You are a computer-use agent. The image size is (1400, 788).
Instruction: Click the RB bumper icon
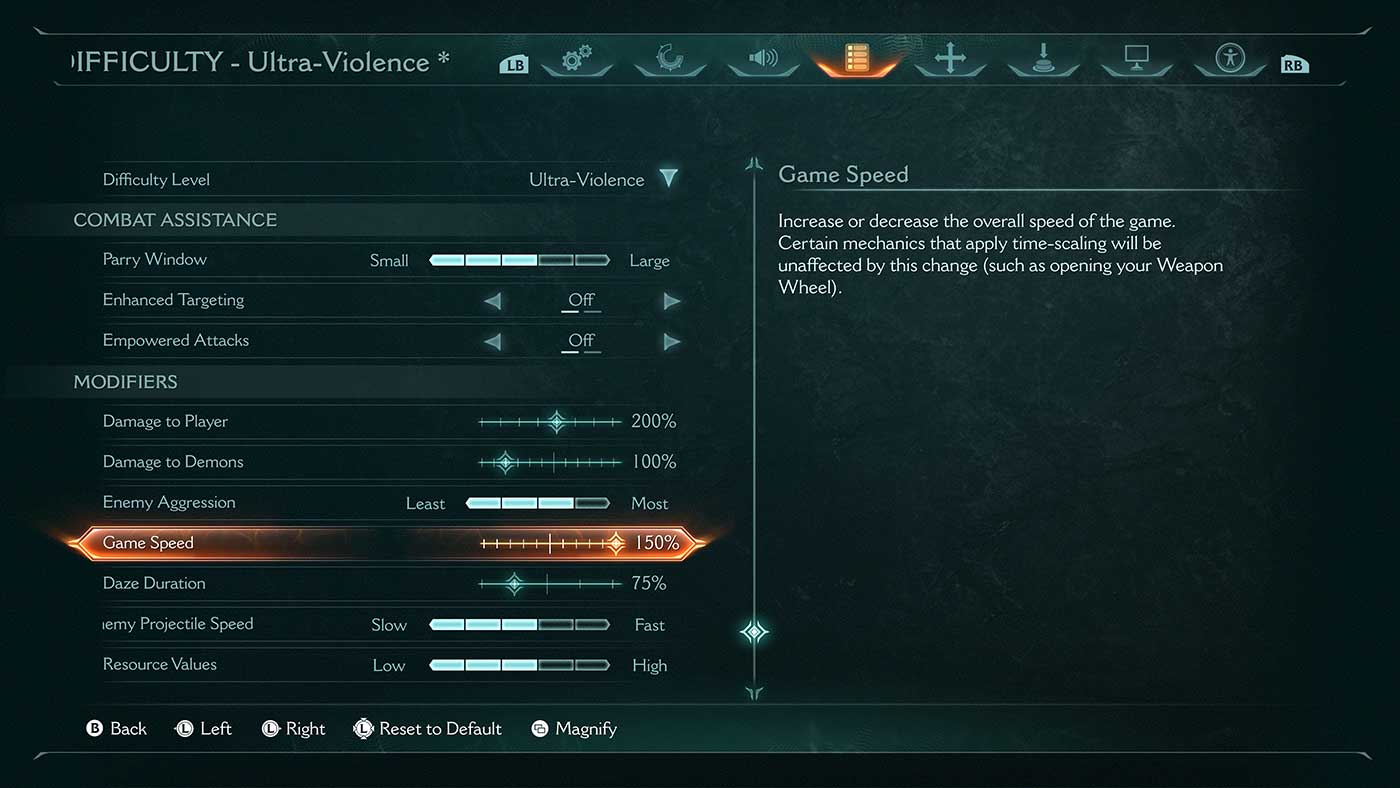click(x=1294, y=61)
